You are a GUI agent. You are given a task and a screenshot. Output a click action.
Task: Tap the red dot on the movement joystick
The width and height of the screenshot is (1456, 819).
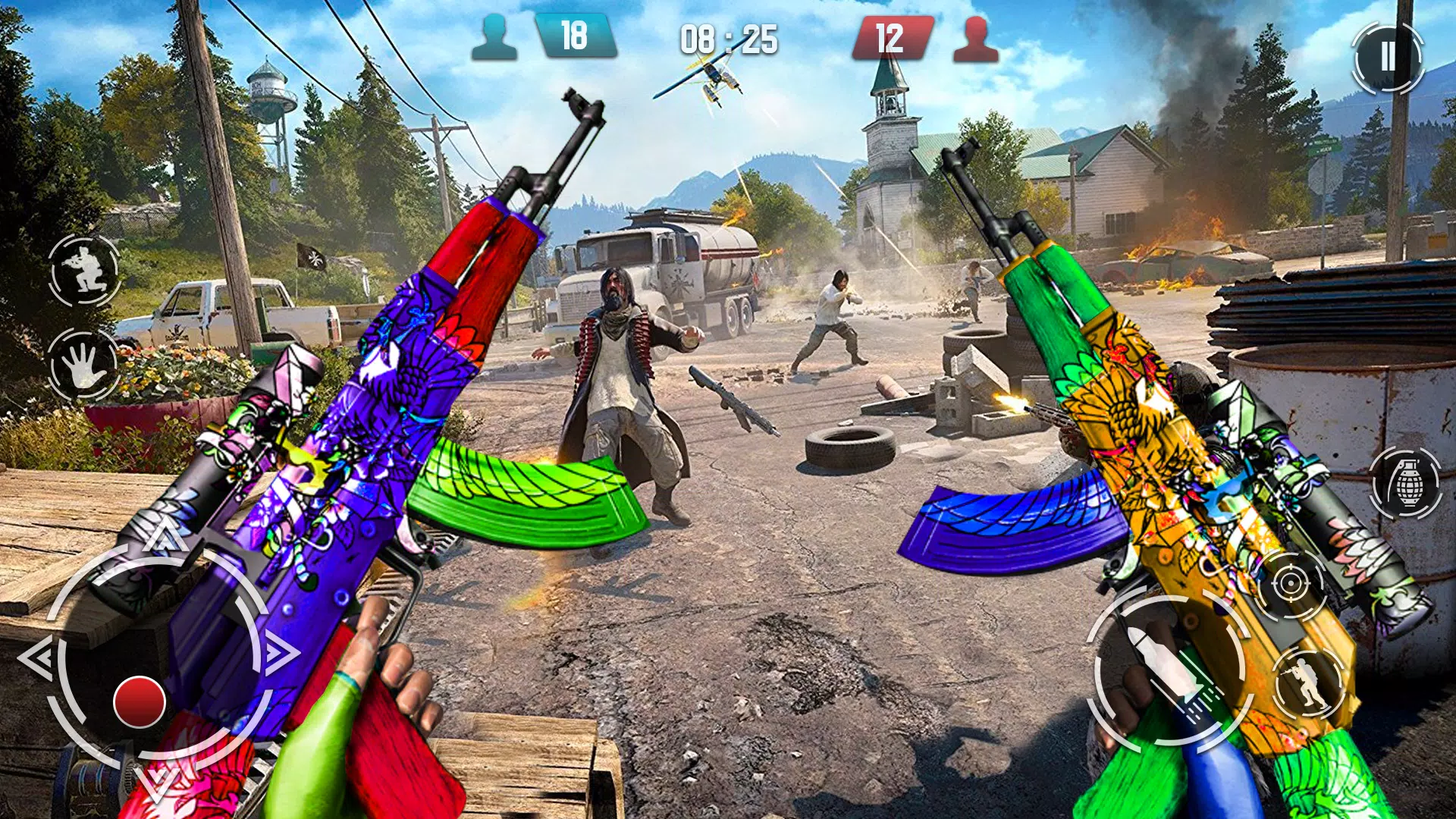point(140,701)
